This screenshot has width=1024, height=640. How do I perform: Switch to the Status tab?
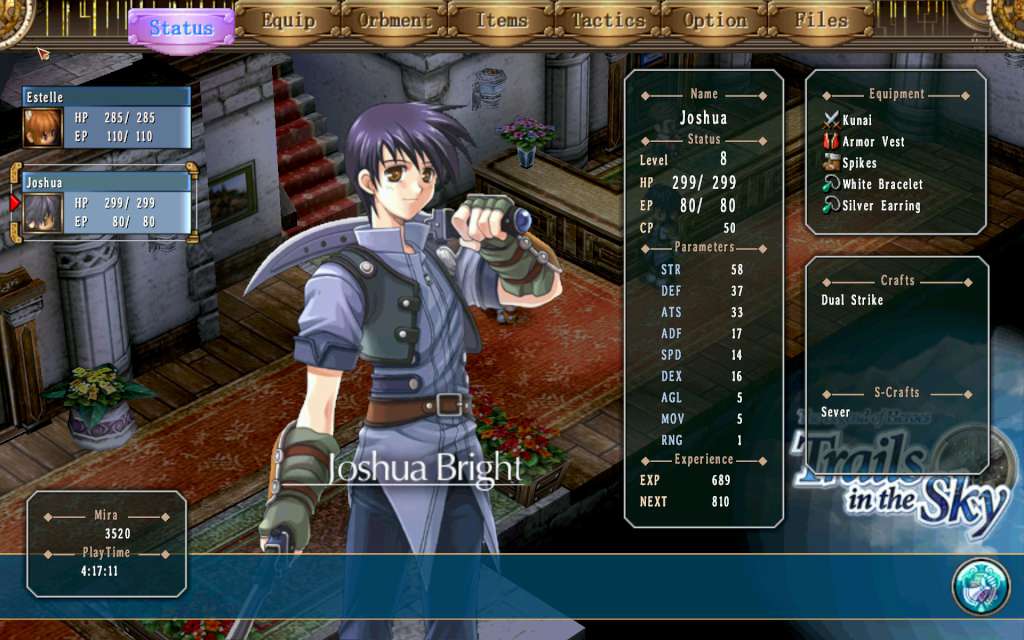[181, 27]
